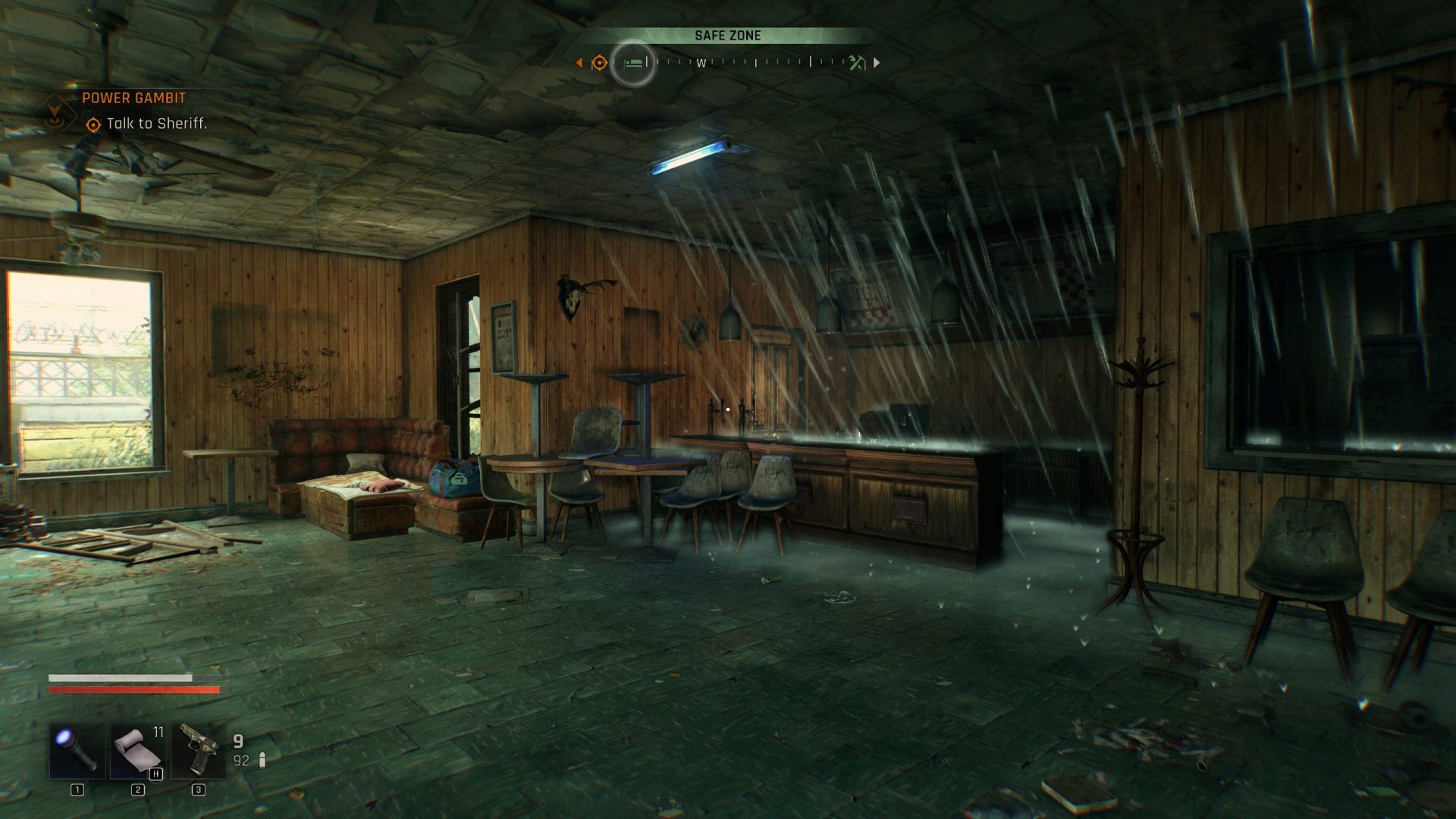Click the left arrow on the compass bar
Screen dimensions: 1456x819
click(x=579, y=62)
